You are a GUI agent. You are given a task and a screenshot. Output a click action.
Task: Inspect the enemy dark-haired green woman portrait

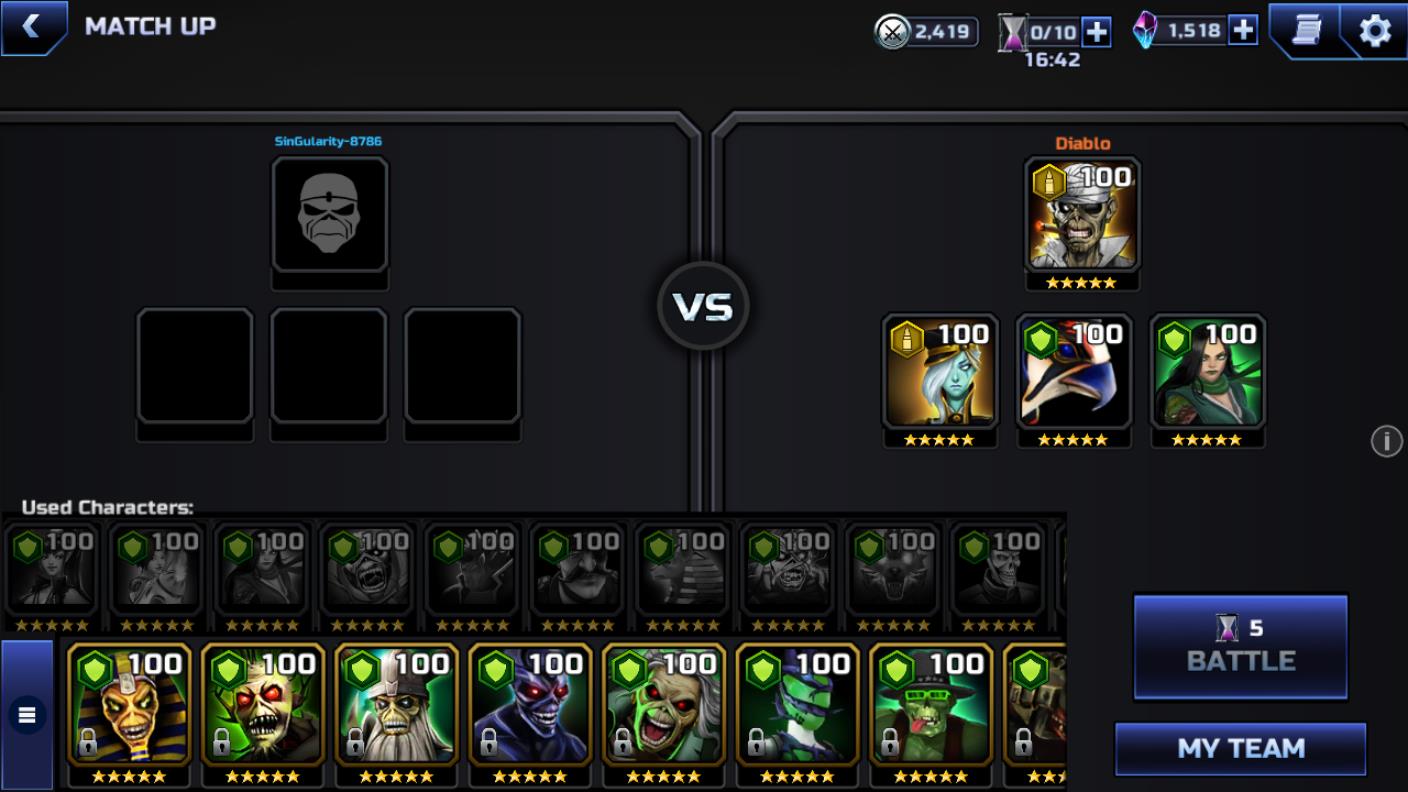pyautogui.click(x=1207, y=373)
